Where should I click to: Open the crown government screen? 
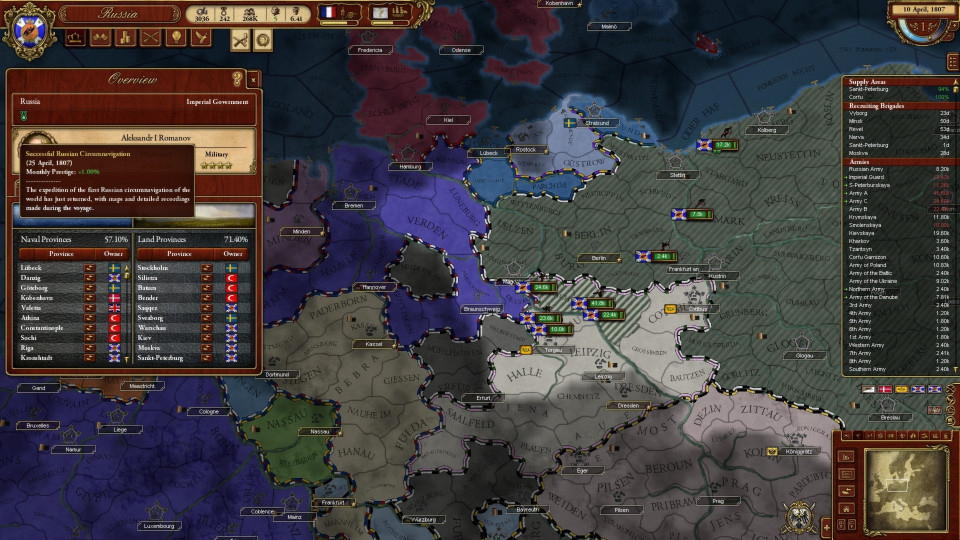click(76, 37)
